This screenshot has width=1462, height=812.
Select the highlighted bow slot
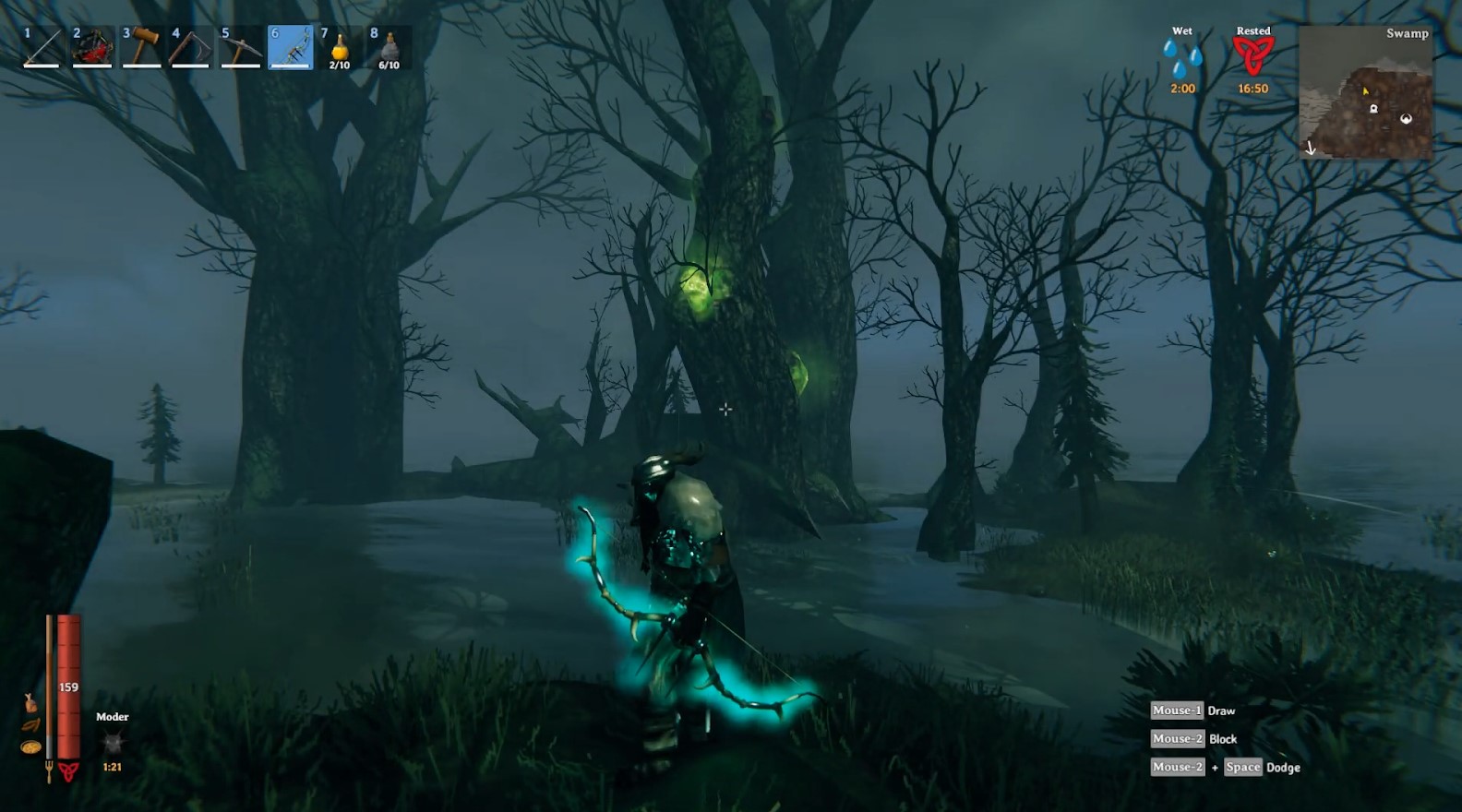[291, 47]
